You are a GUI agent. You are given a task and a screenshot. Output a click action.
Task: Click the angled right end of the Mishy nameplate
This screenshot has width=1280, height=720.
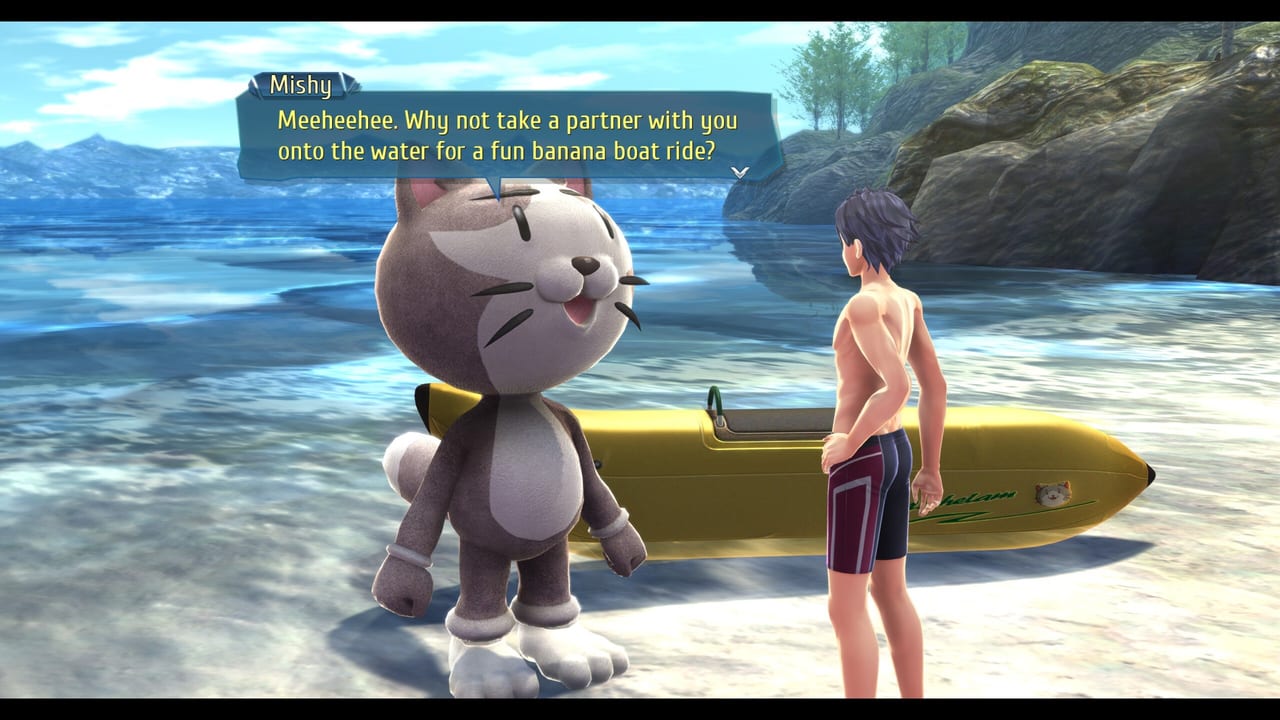click(347, 85)
